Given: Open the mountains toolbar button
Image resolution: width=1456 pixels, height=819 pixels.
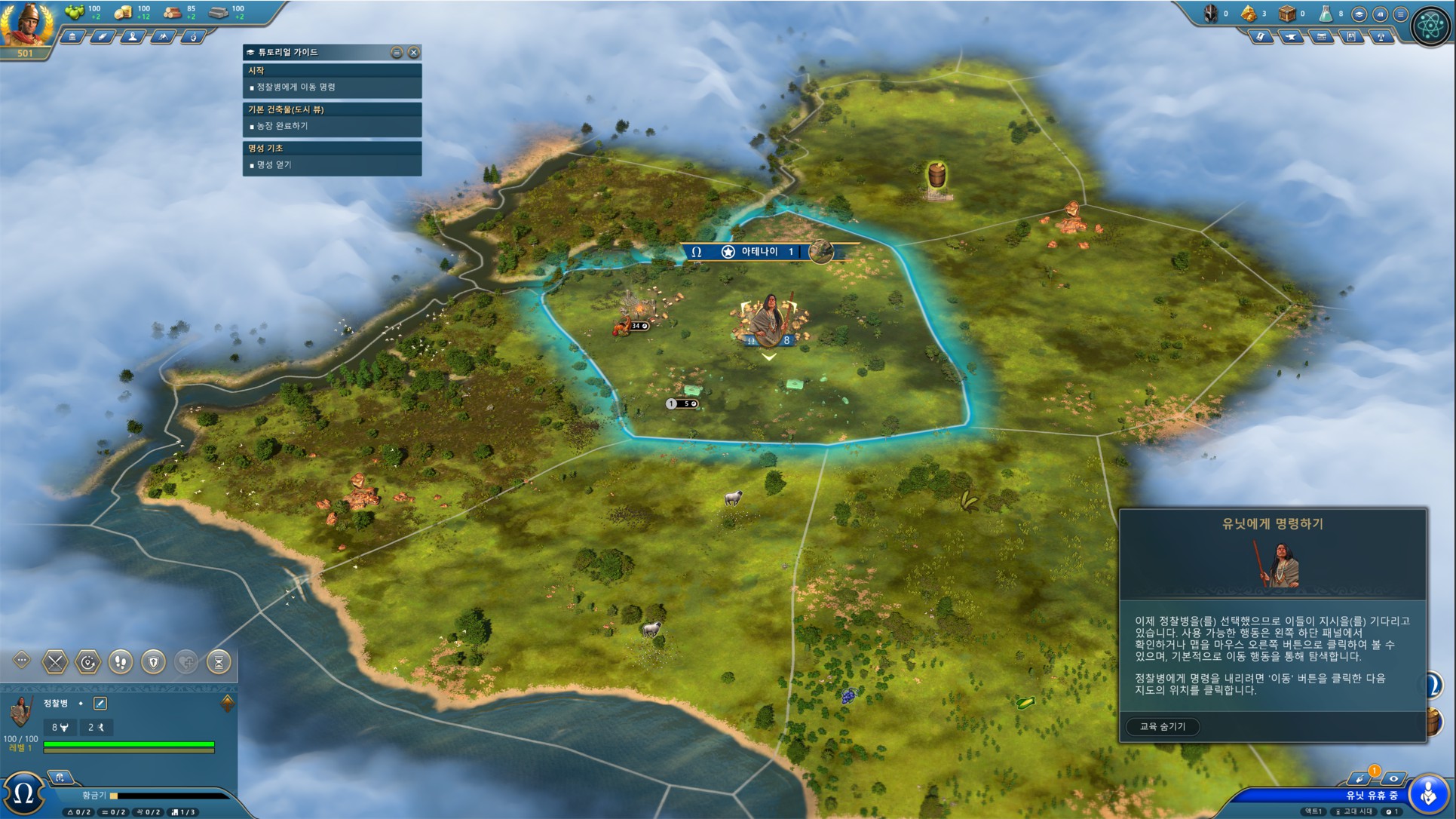Looking at the screenshot, I should point(163,36).
